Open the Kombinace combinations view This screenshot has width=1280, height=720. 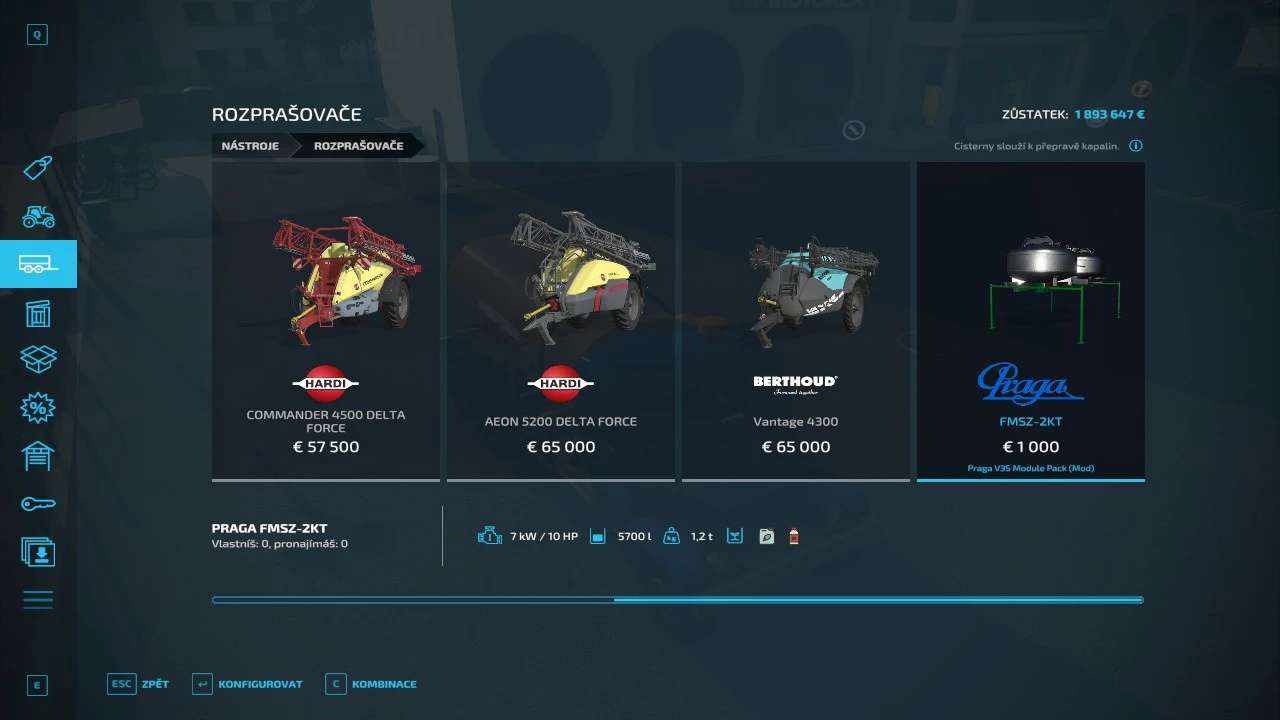[372, 684]
